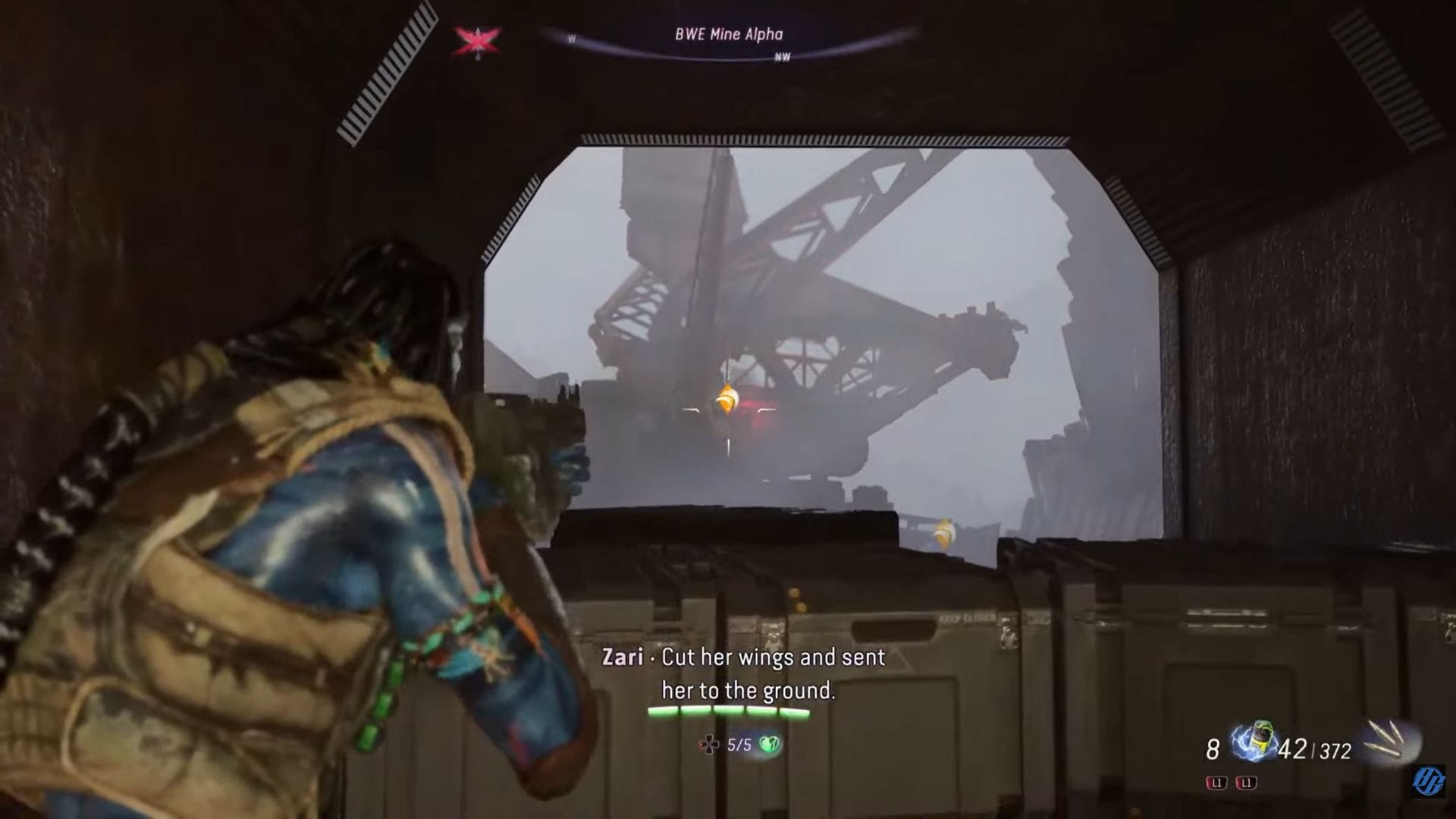Click the green healing heart icon
1456x819 pixels.
coord(767,744)
